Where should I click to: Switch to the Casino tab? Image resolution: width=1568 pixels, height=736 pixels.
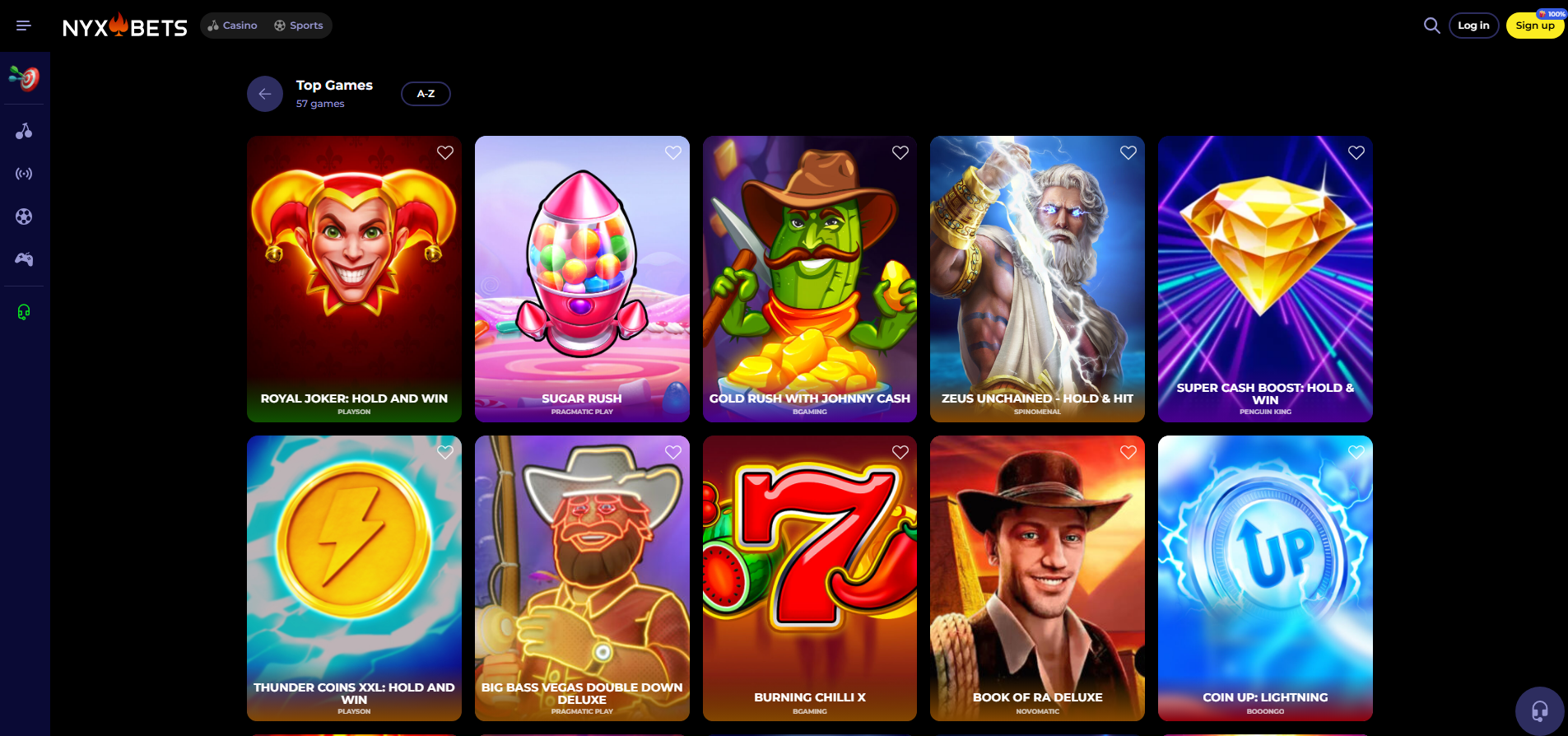click(232, 26)
